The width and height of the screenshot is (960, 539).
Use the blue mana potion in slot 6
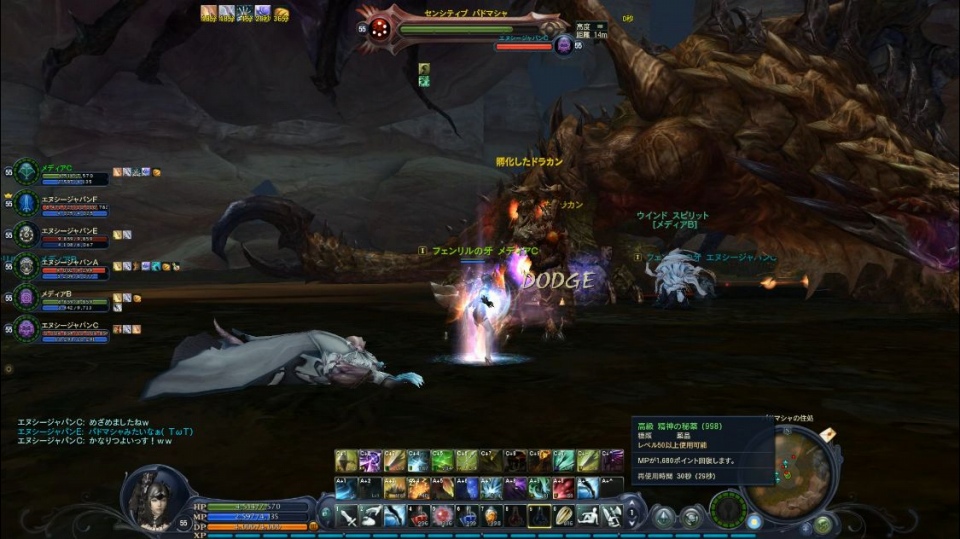pos(466,516)
